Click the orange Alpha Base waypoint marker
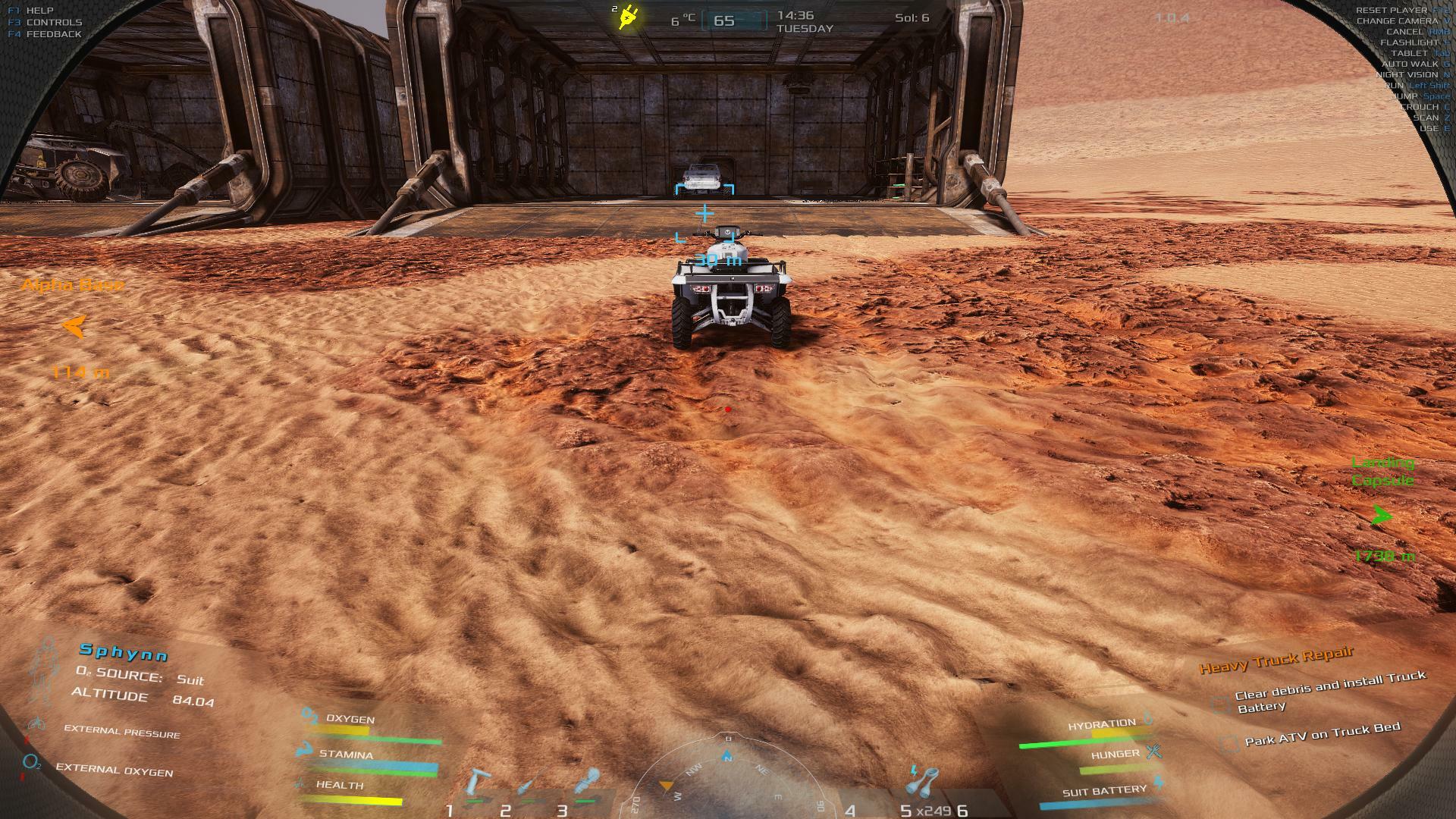Viewport: 1456px width, 819px height. click(x=74, y=327)
